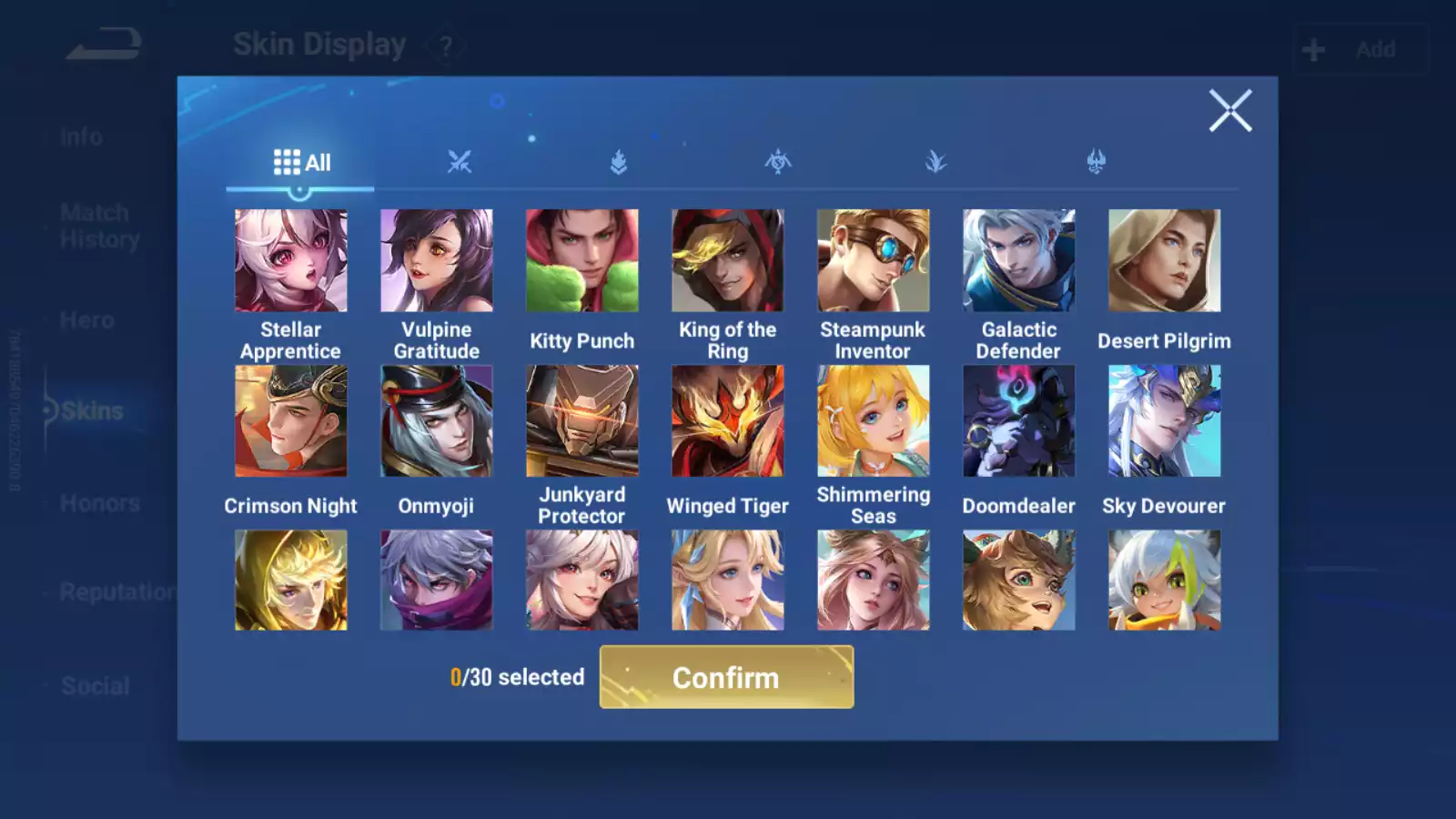Choose the Onmyoji skin

click(437, 421)
